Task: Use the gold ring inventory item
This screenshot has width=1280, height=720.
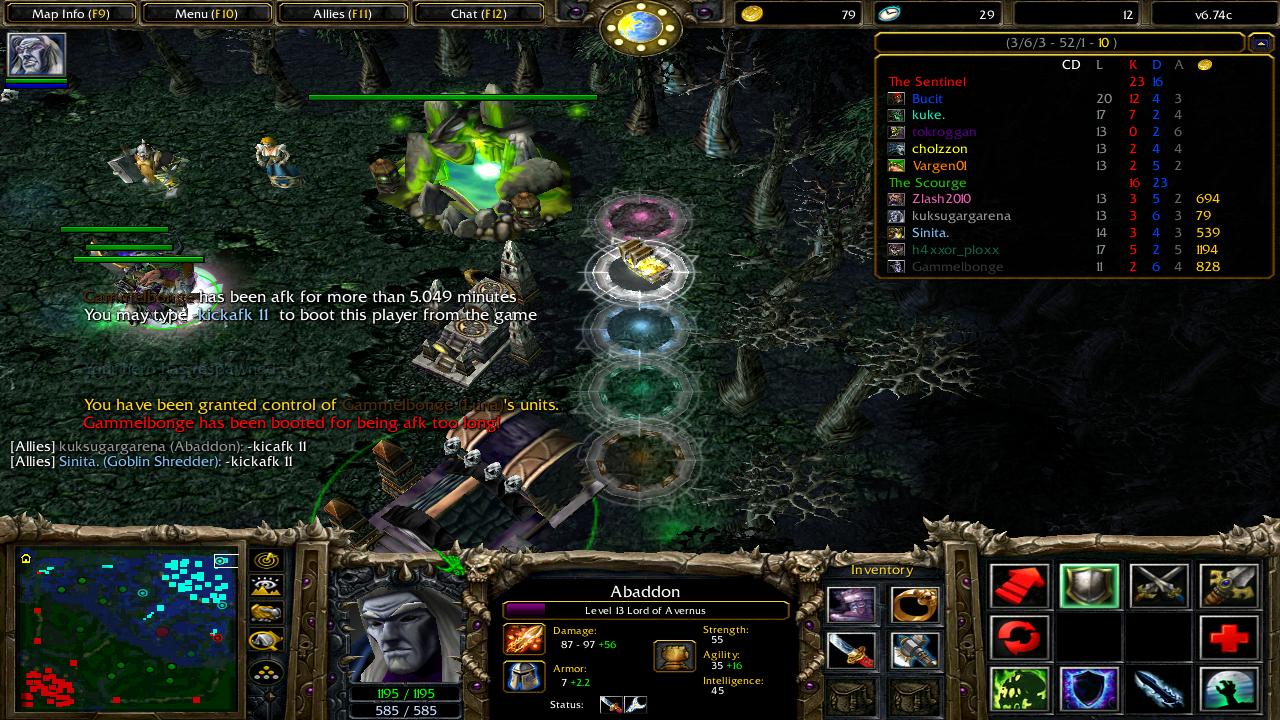Action: (x=915, y=605)
